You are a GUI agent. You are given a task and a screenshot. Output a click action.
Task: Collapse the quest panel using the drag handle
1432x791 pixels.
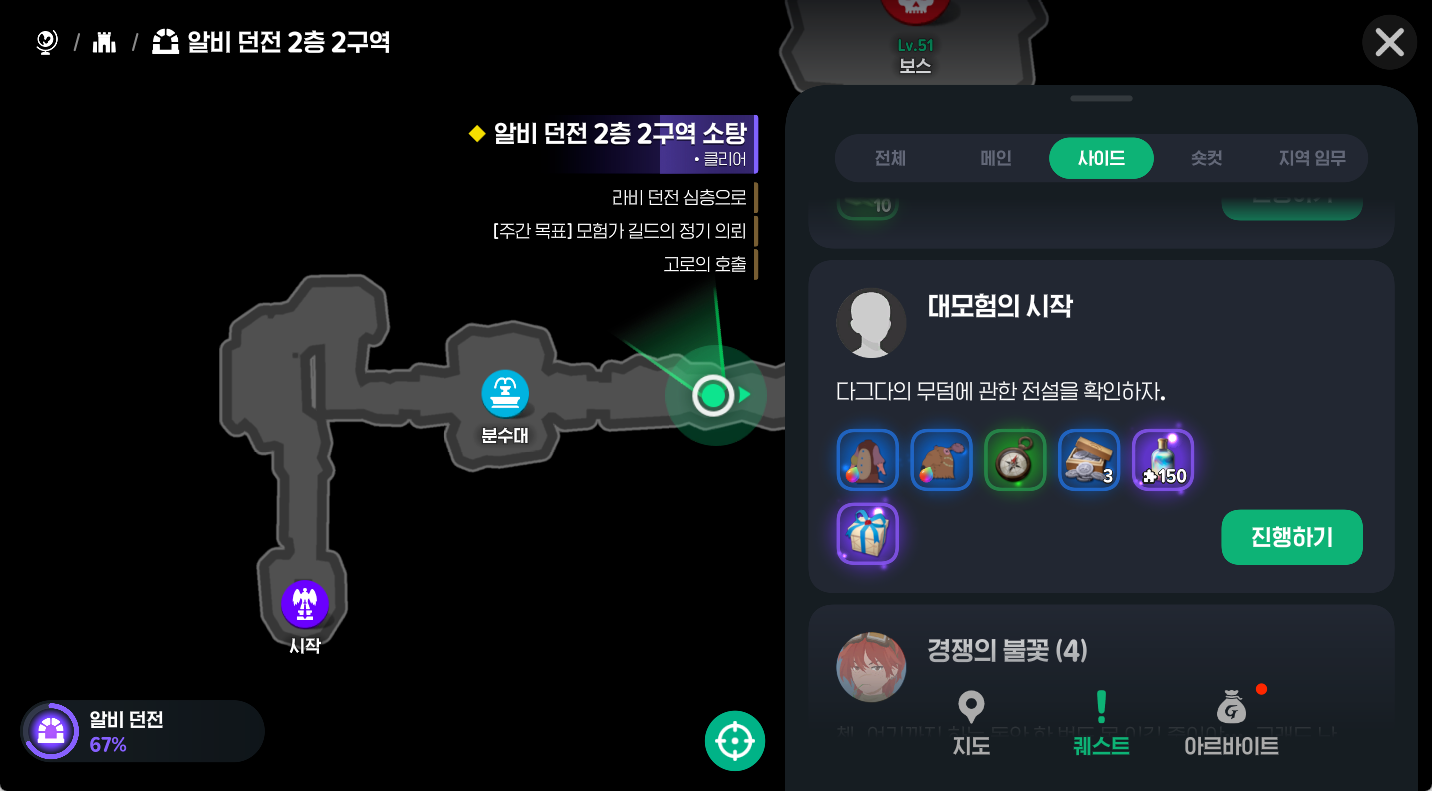click(x=1101, y=98)
